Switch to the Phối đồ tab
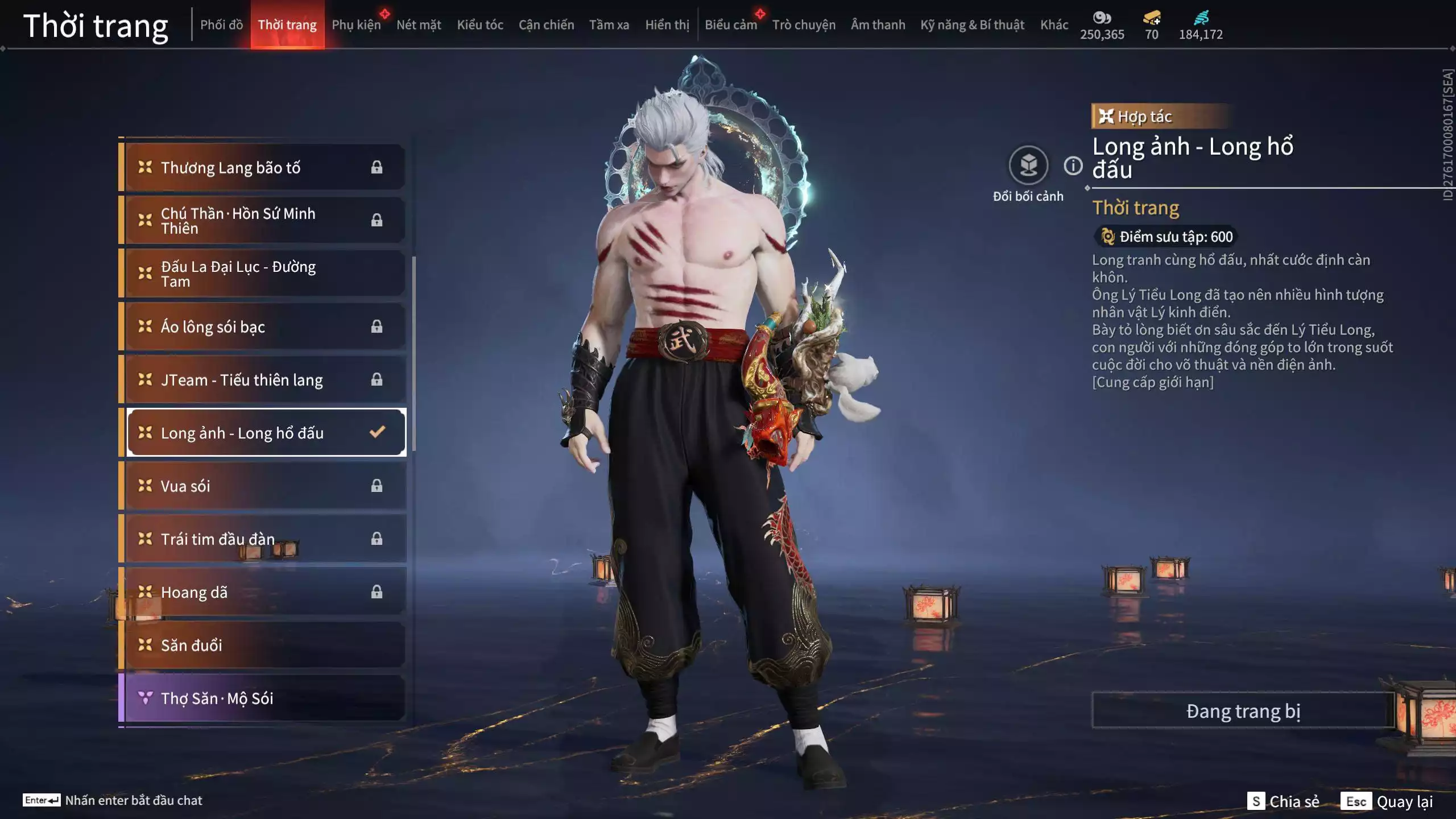 pyautogui.click(x=221, y=25)
